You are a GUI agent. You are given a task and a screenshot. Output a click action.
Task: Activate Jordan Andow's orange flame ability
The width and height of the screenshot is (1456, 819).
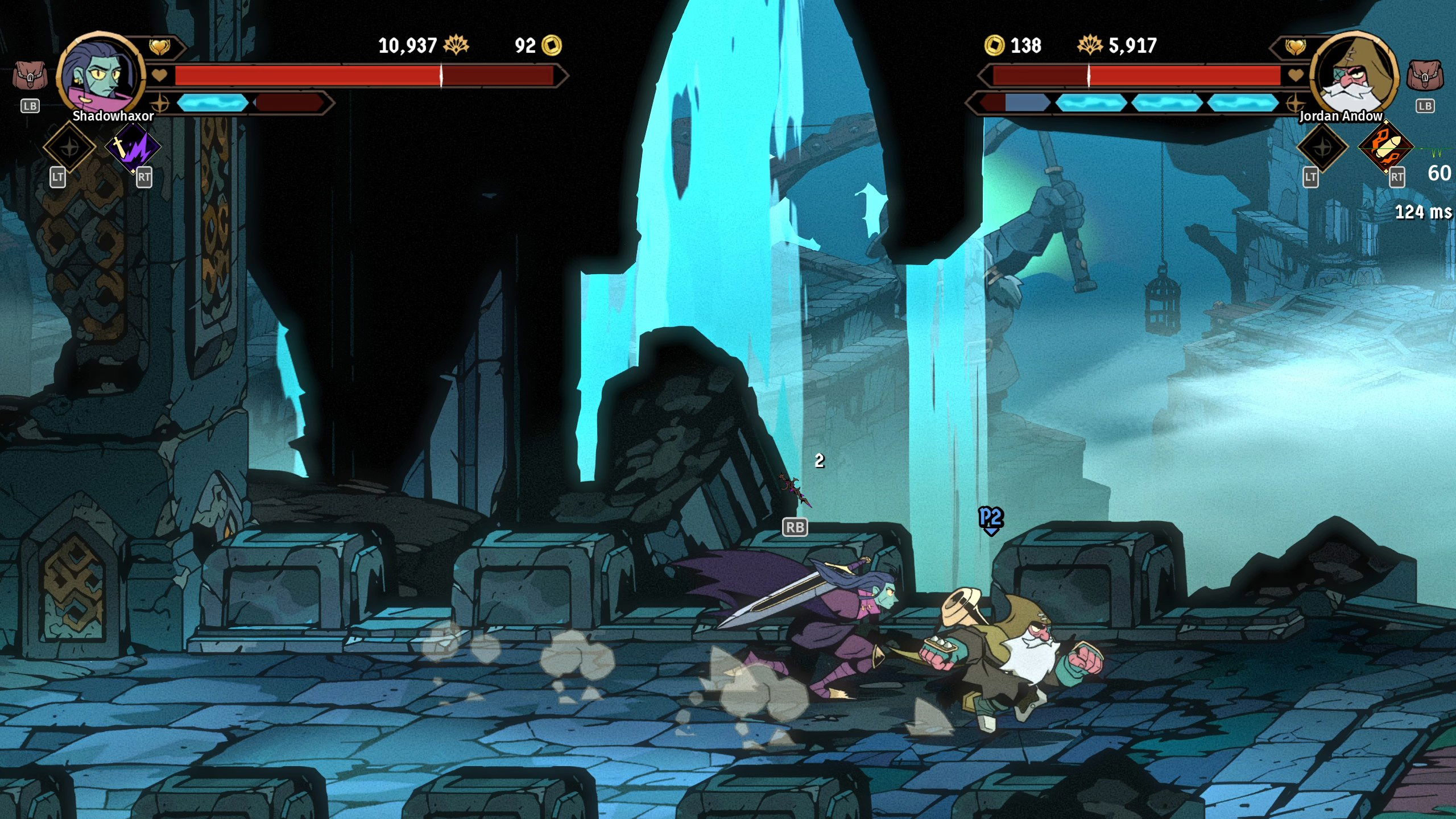[1385, 147]
